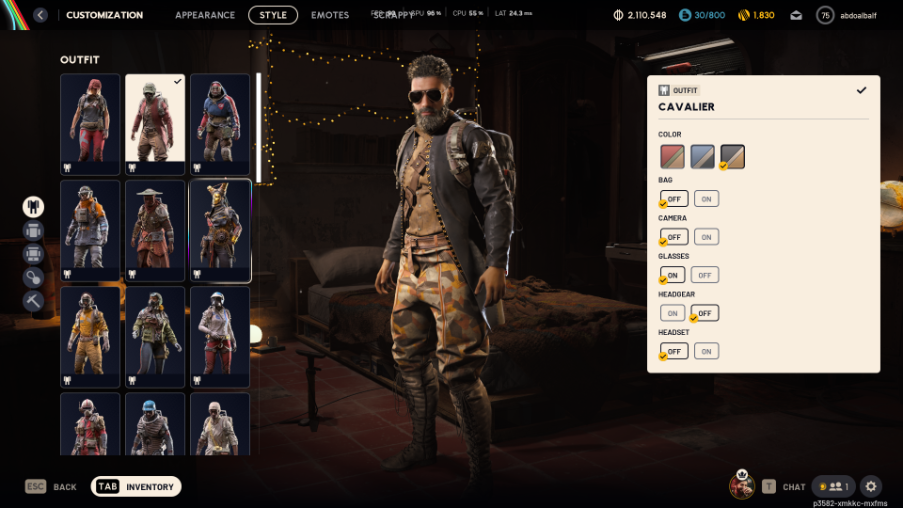Viewport: 903px width, 508px height.
Task: Select the Style tab
Action: click(273, 15)
